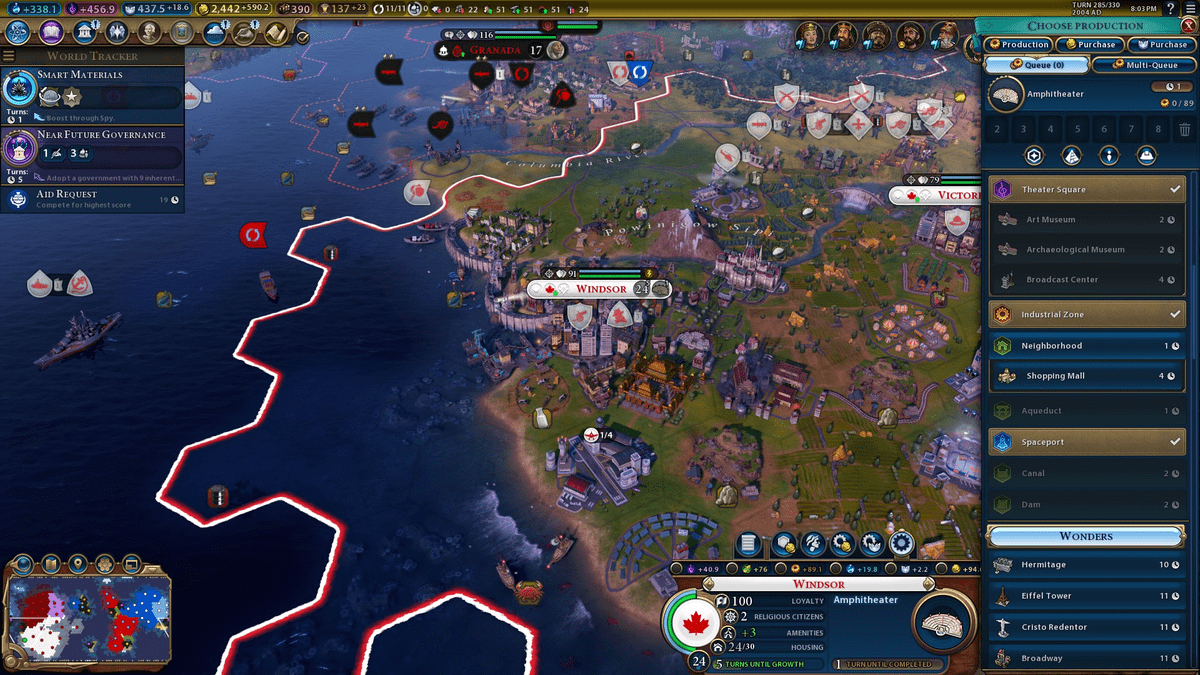Screen dimensions: 1200x675
Task: Open the civics tree book icon
Action: tap(51, 32)
